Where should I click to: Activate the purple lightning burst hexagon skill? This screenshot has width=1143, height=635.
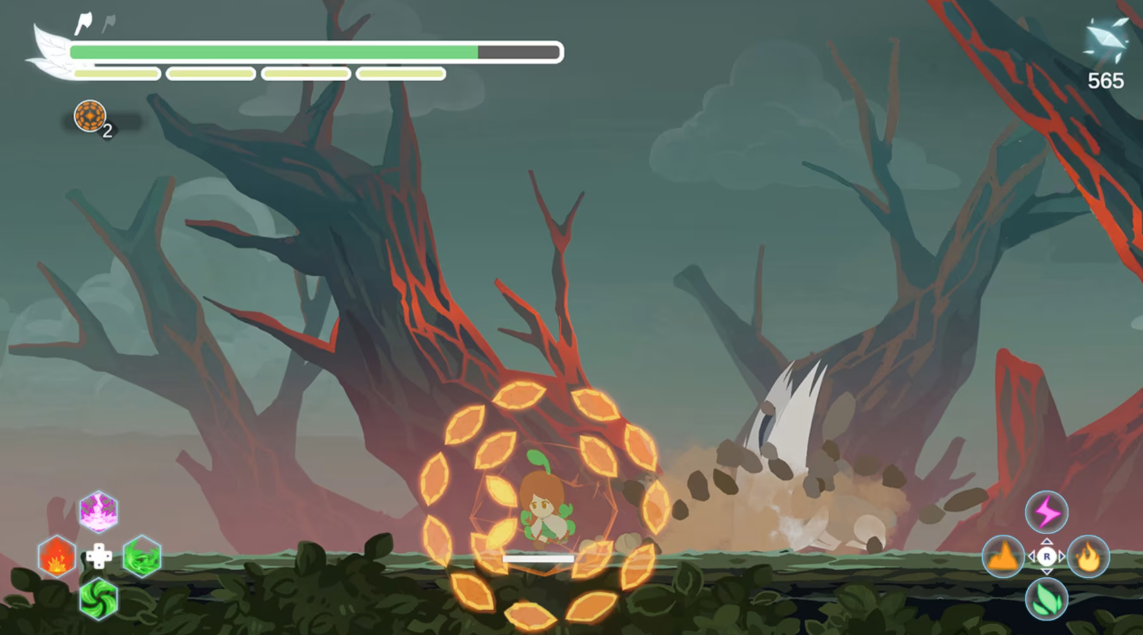click(99, 512)
